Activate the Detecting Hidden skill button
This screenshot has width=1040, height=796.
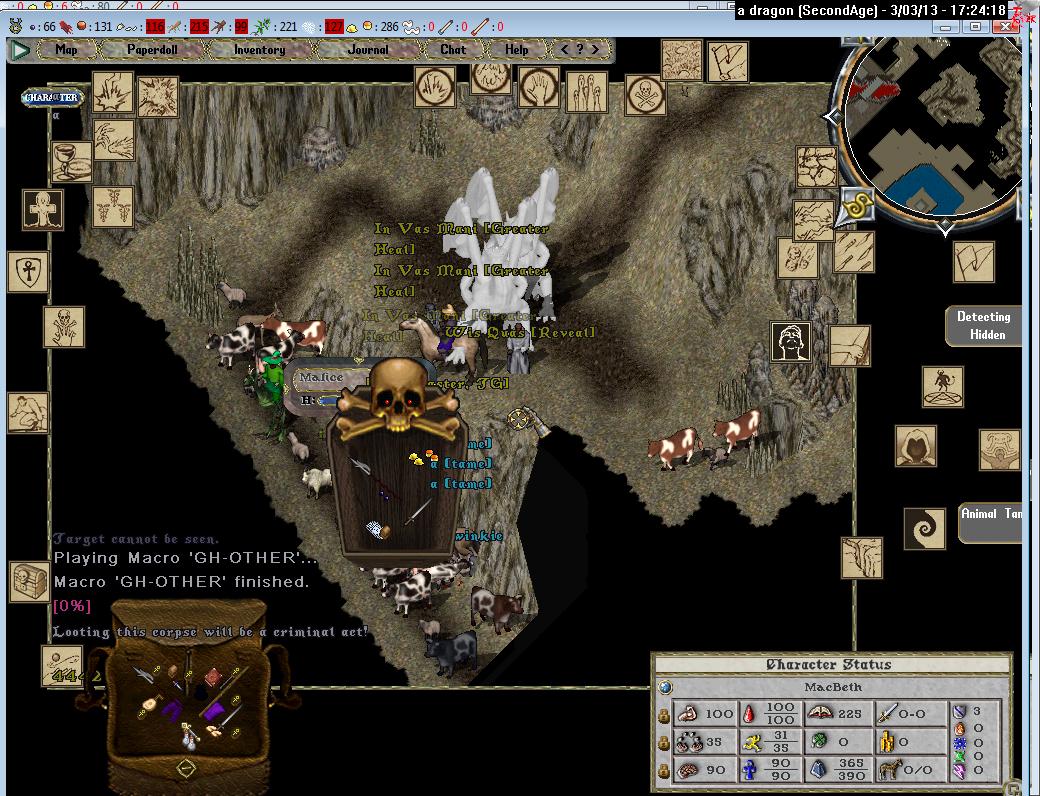tap(983, 326)
